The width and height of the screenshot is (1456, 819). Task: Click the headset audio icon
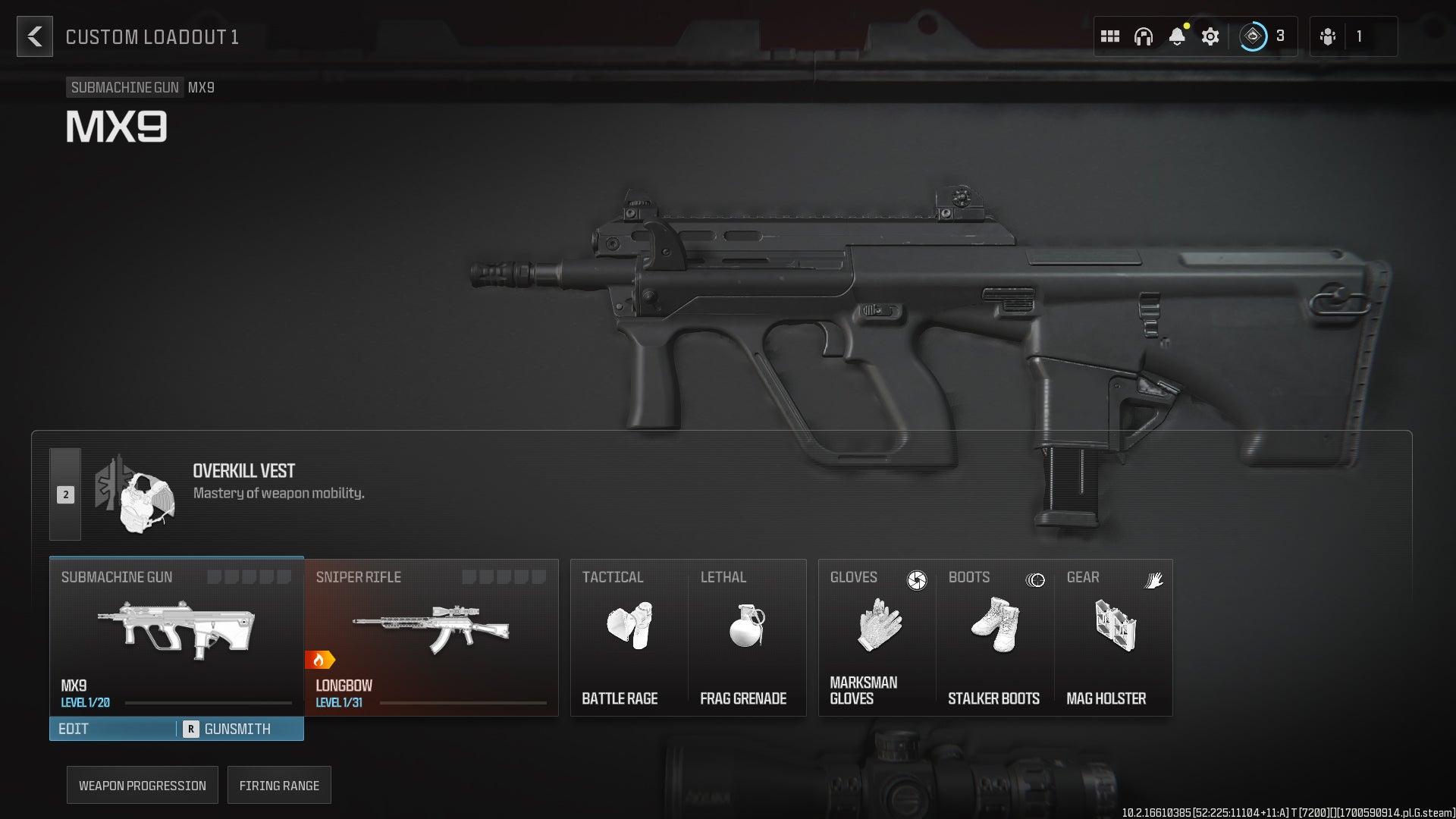point(1144,36)
